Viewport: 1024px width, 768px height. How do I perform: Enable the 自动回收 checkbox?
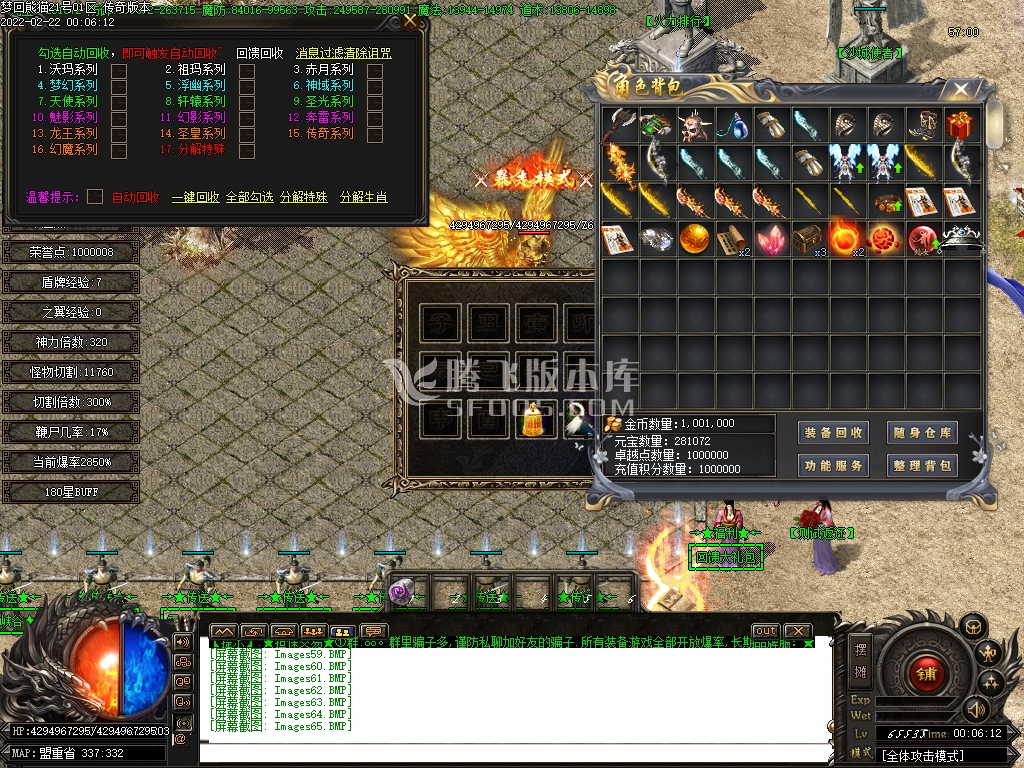(95, 197)
